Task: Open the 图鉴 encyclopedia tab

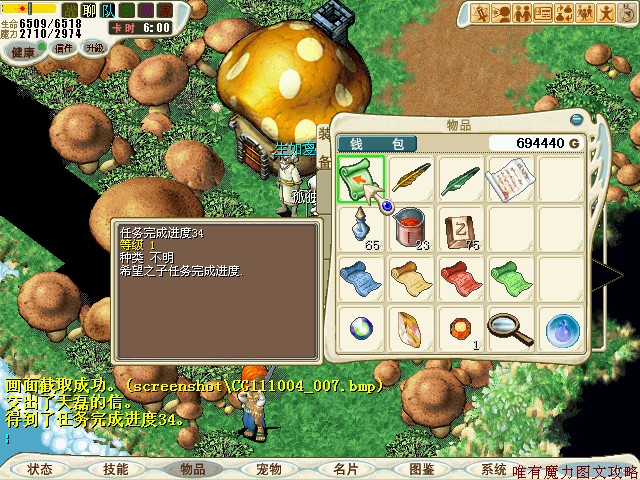Action: (421, 468)
